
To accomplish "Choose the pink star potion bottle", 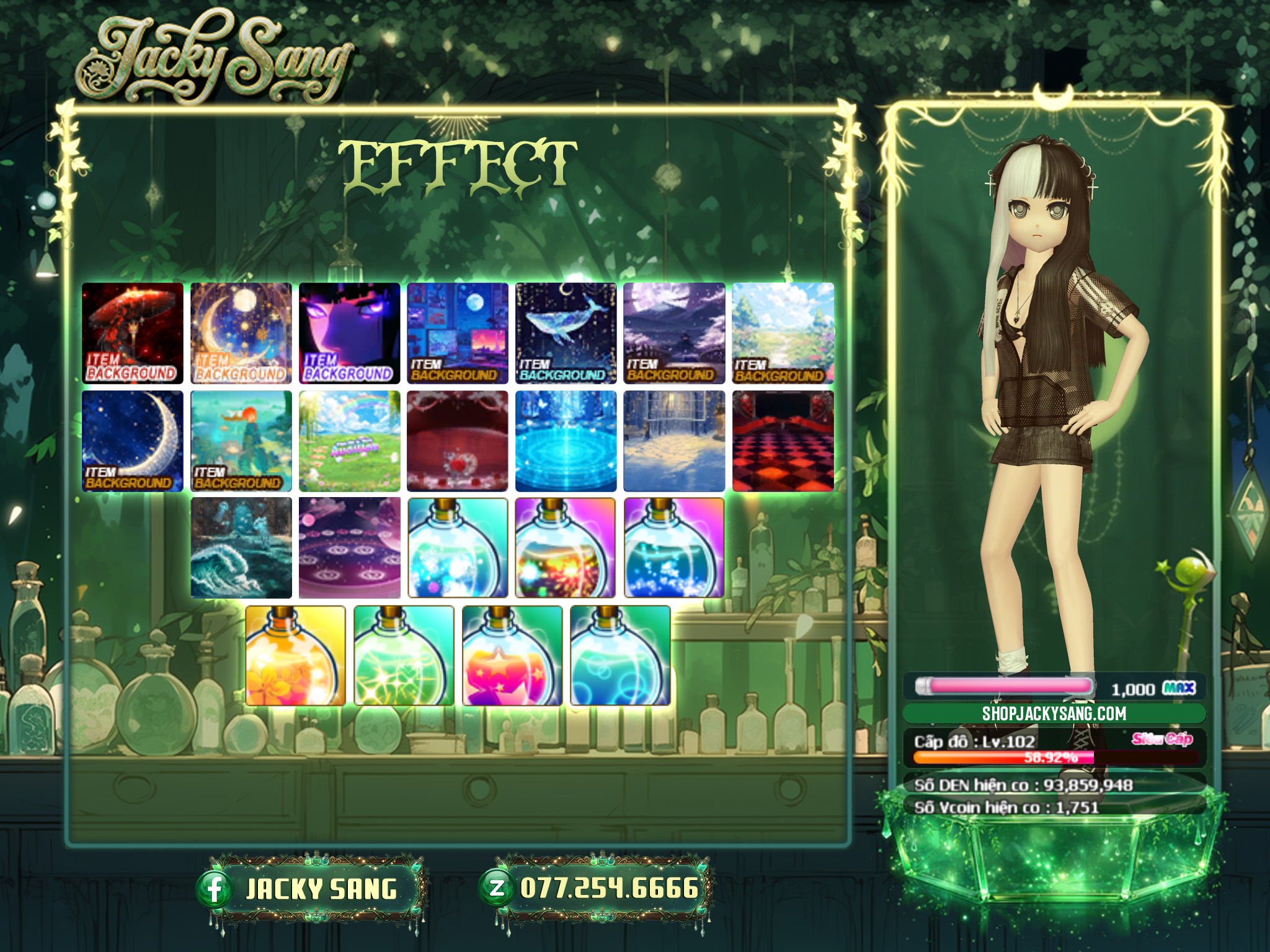I will 512,656.
